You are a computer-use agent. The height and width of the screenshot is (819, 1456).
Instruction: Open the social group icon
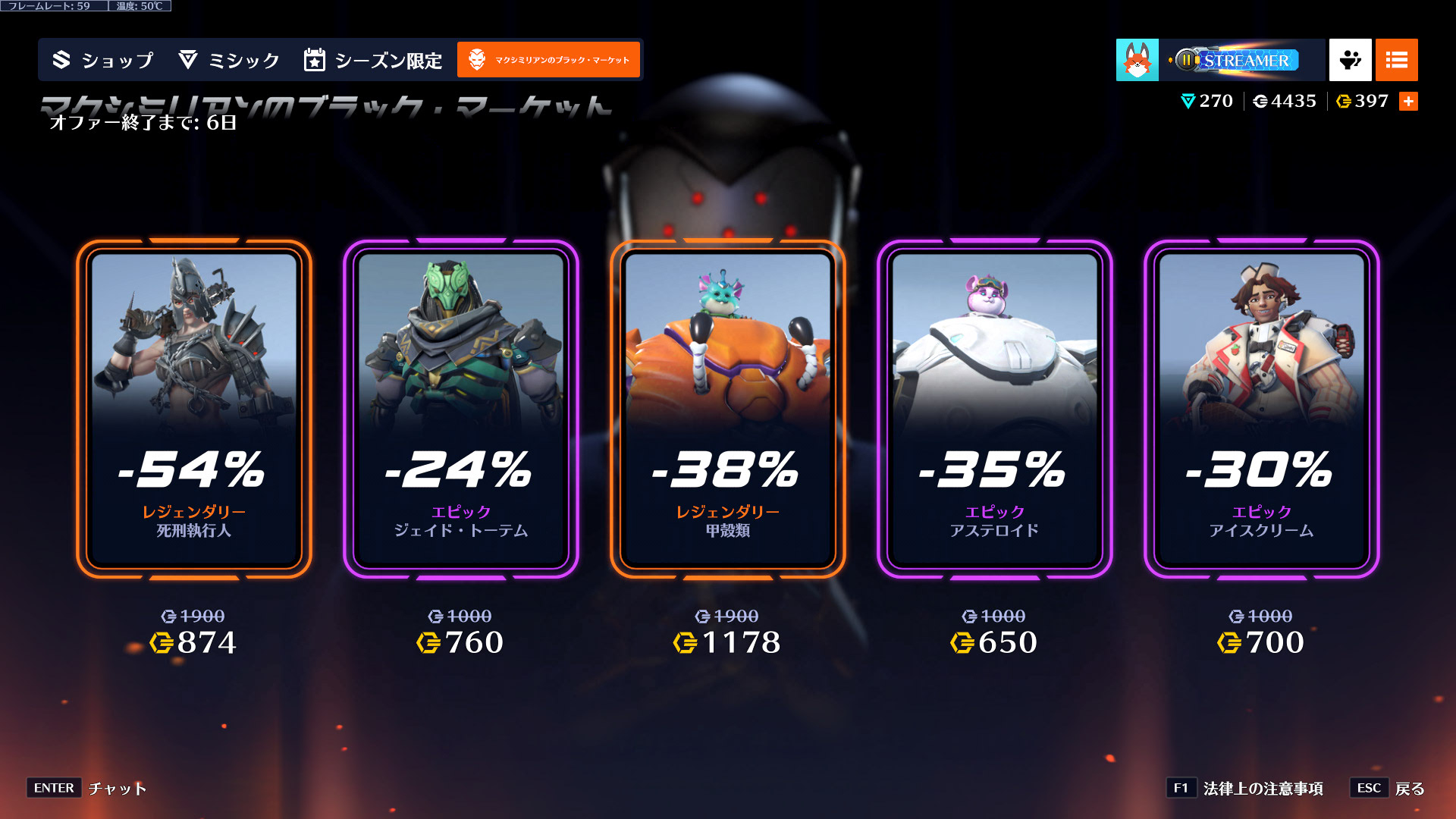click(x=1350, y=60)
